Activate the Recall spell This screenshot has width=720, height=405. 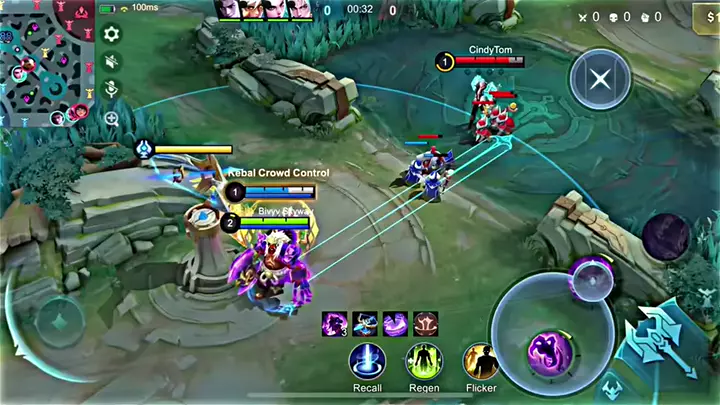click(367, 360)
